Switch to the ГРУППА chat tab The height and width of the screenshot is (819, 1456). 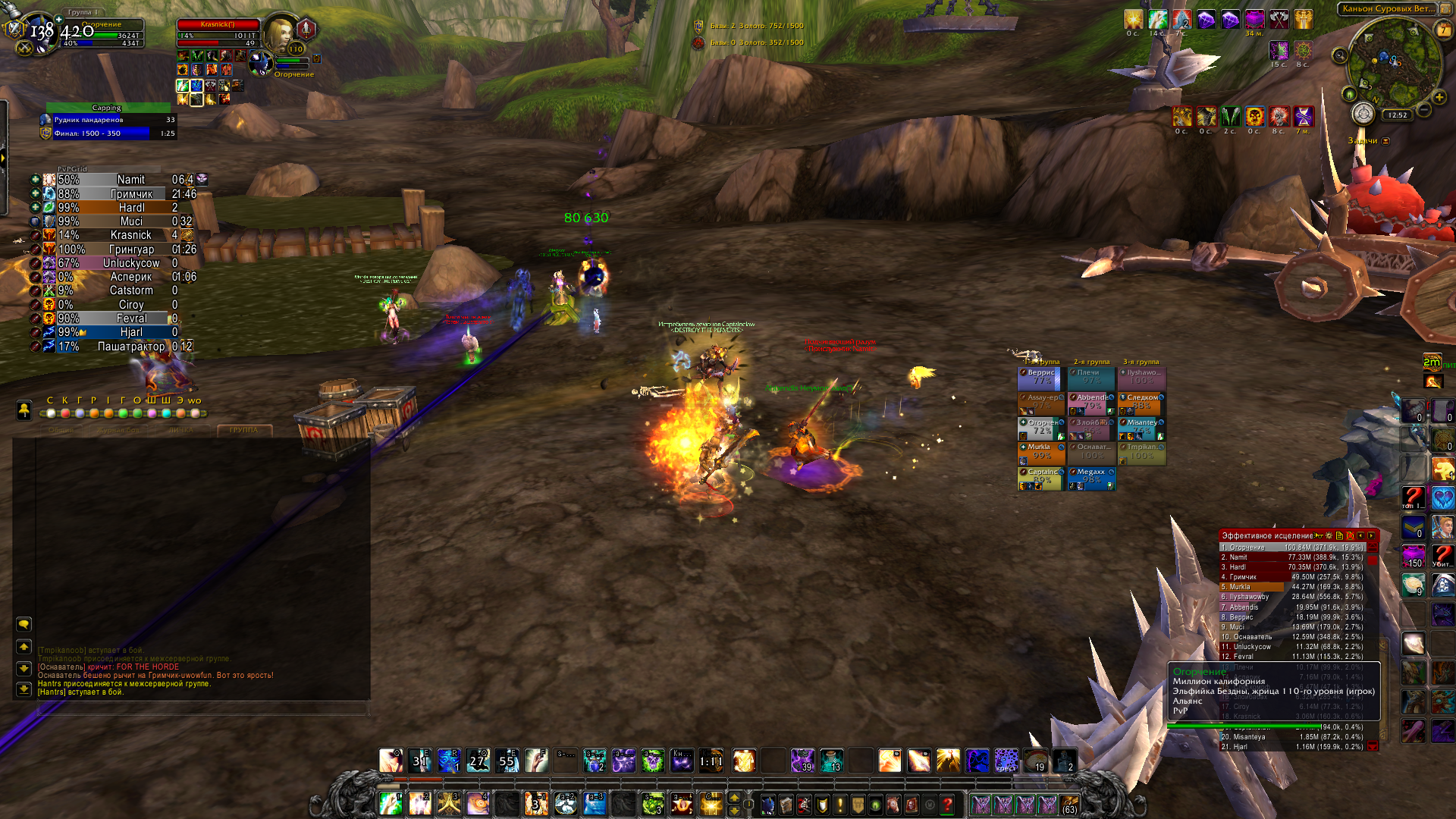(243, 430)
